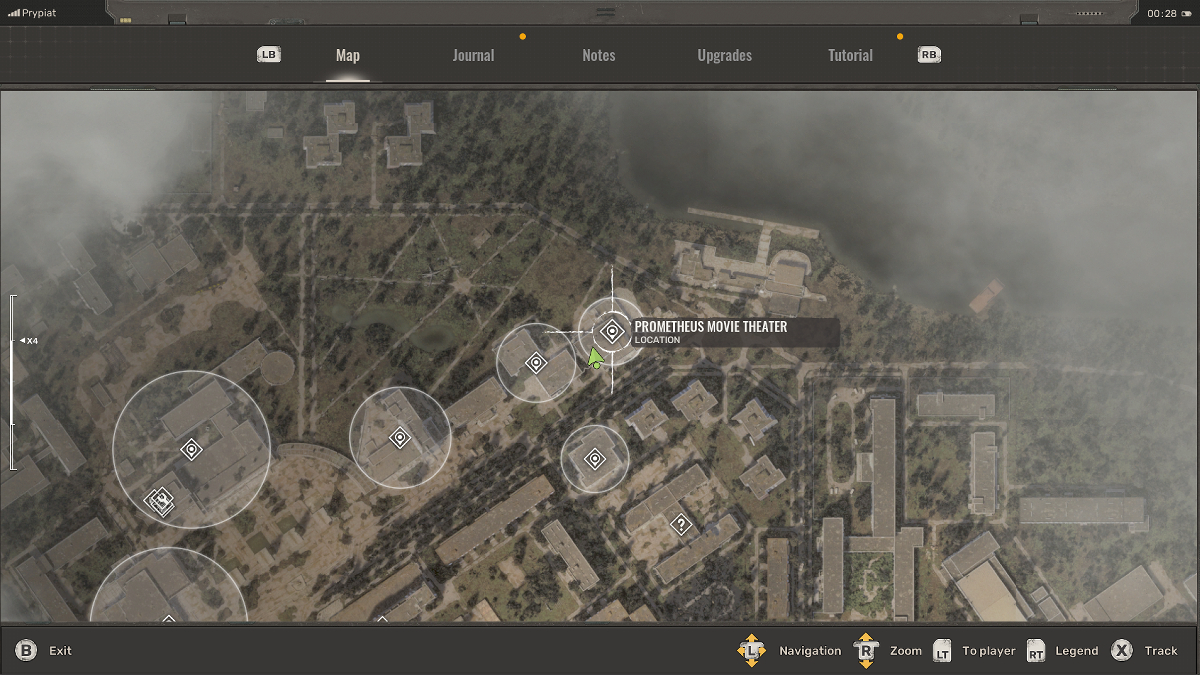Image resolution: width=1200 pixels, height=675 pixels.
Task: Click the green player arrow on map
Action: 595,357
